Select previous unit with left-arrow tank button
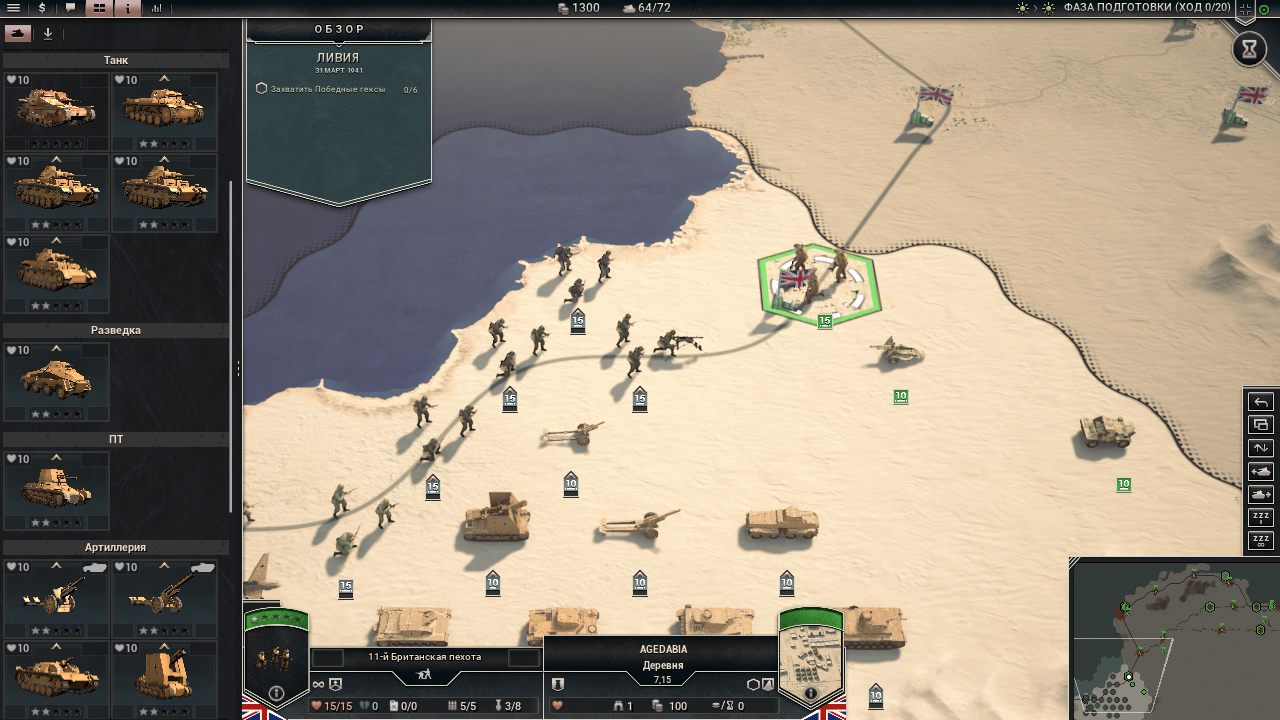Screen dimensions: 1280x720 tap(1260, 471)
